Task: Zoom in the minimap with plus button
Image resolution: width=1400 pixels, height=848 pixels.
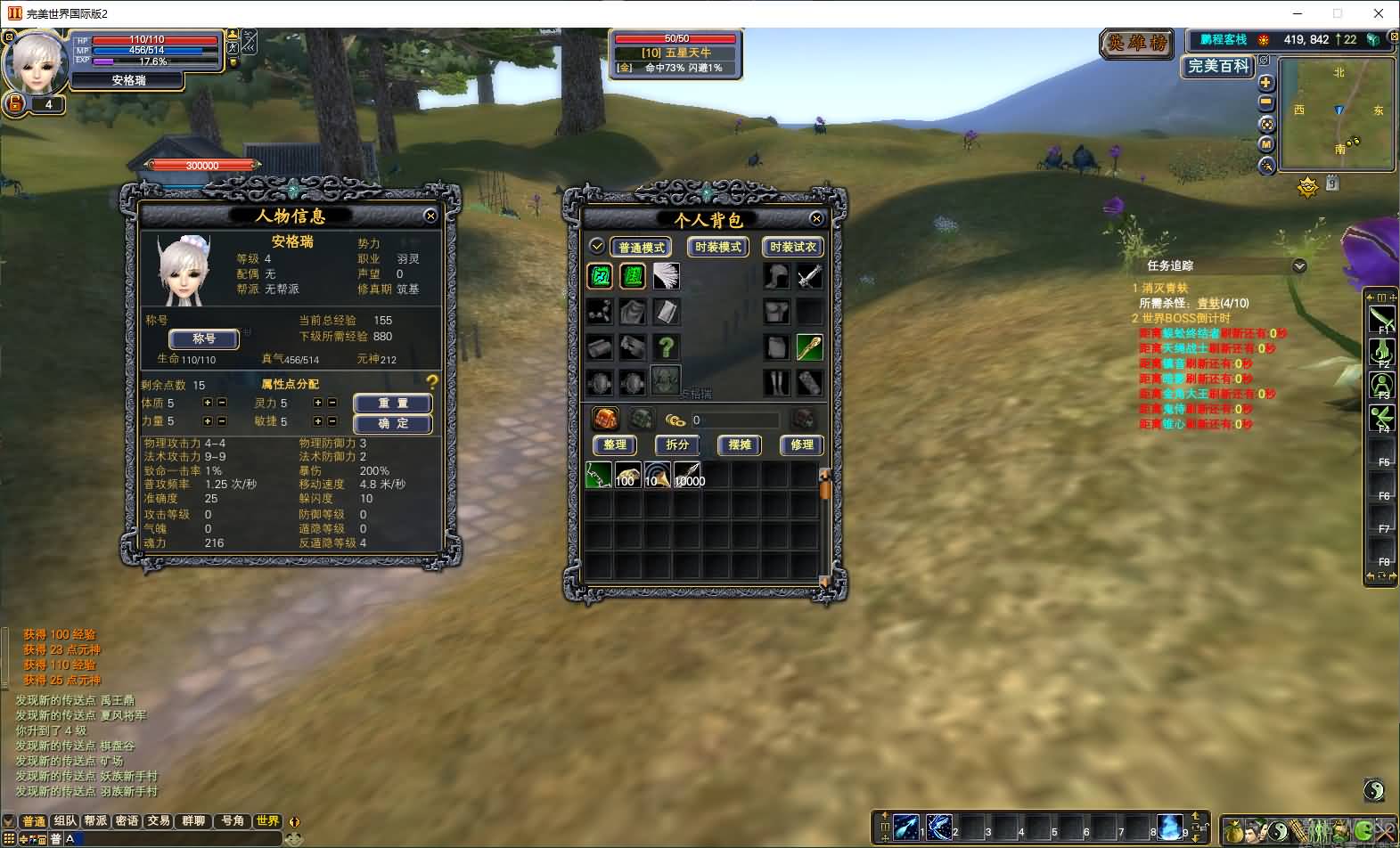Action: tap(1265, 83)
